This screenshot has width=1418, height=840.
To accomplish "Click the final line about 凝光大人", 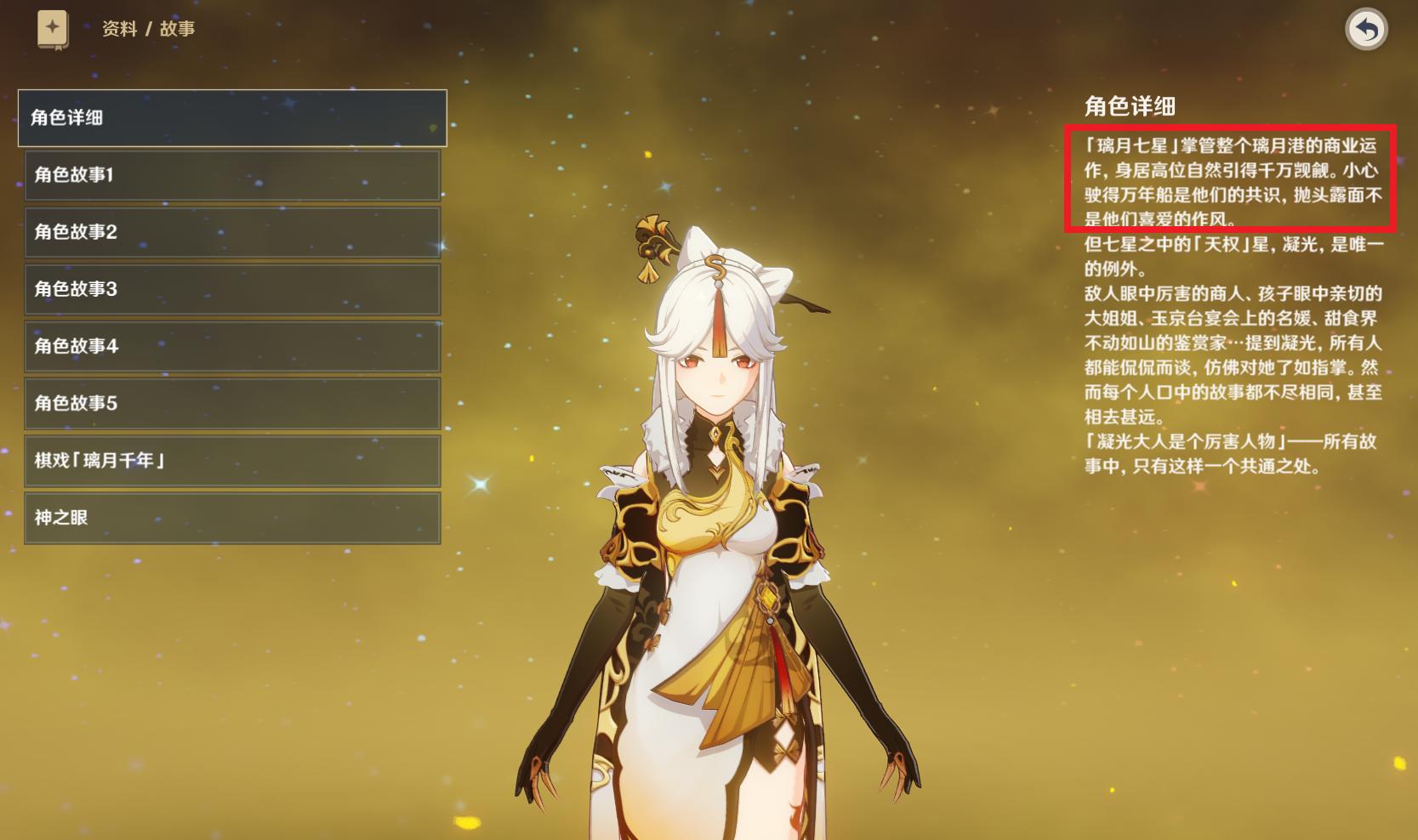I will (1225, 451).
